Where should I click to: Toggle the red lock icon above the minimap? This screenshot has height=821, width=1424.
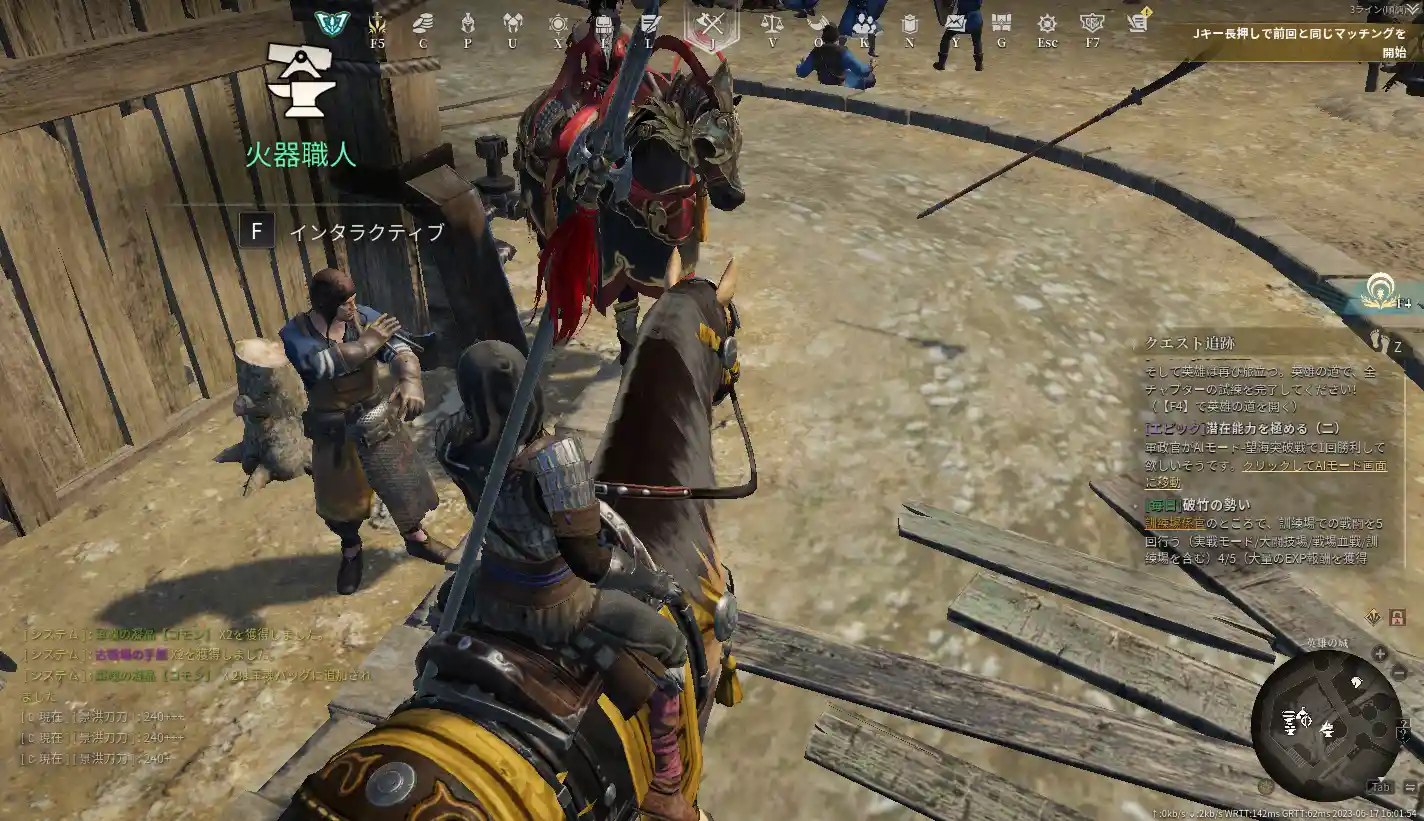(1398, 617)
